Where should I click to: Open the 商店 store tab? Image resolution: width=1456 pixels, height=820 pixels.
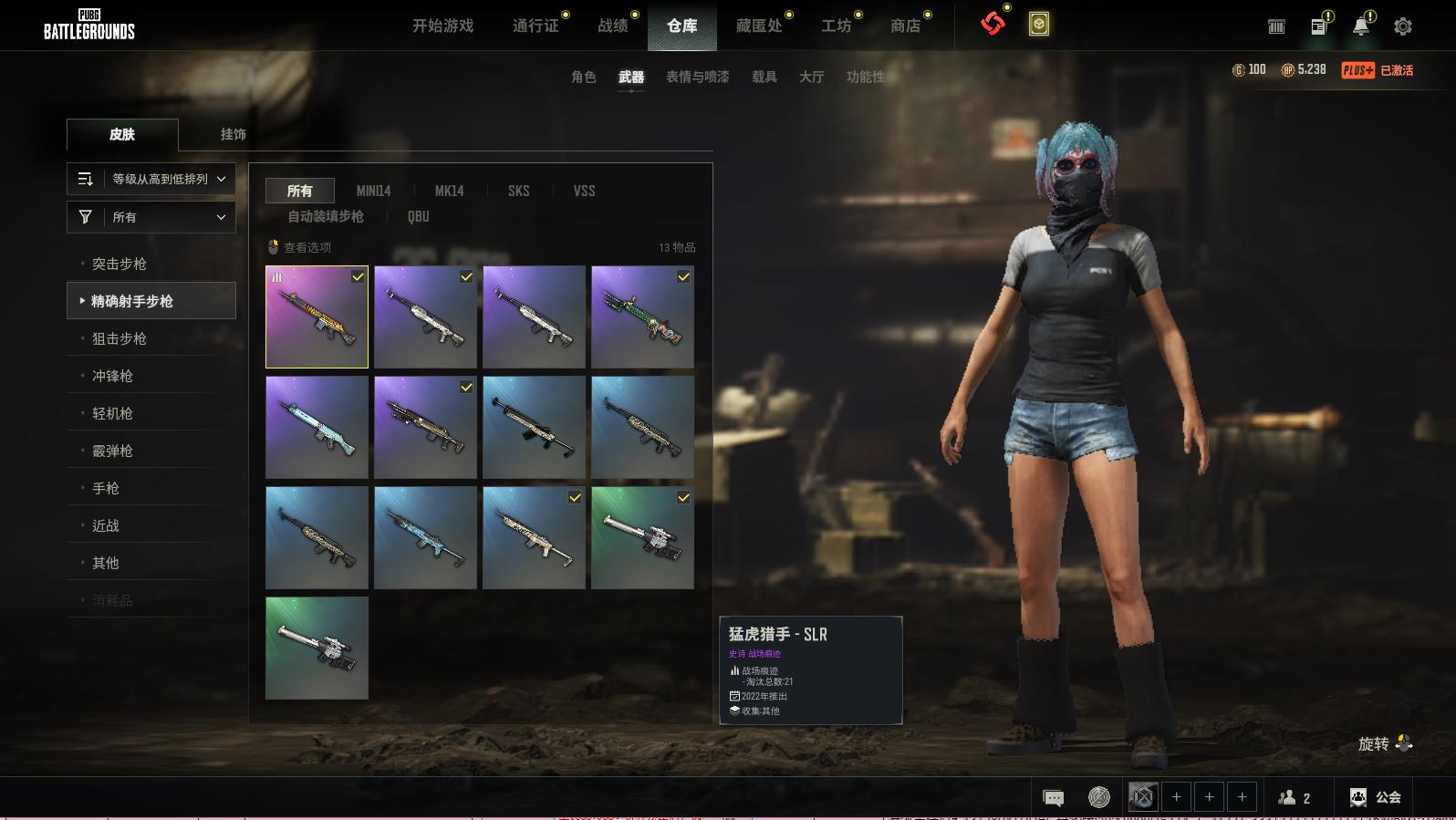(x=905, y=26)
